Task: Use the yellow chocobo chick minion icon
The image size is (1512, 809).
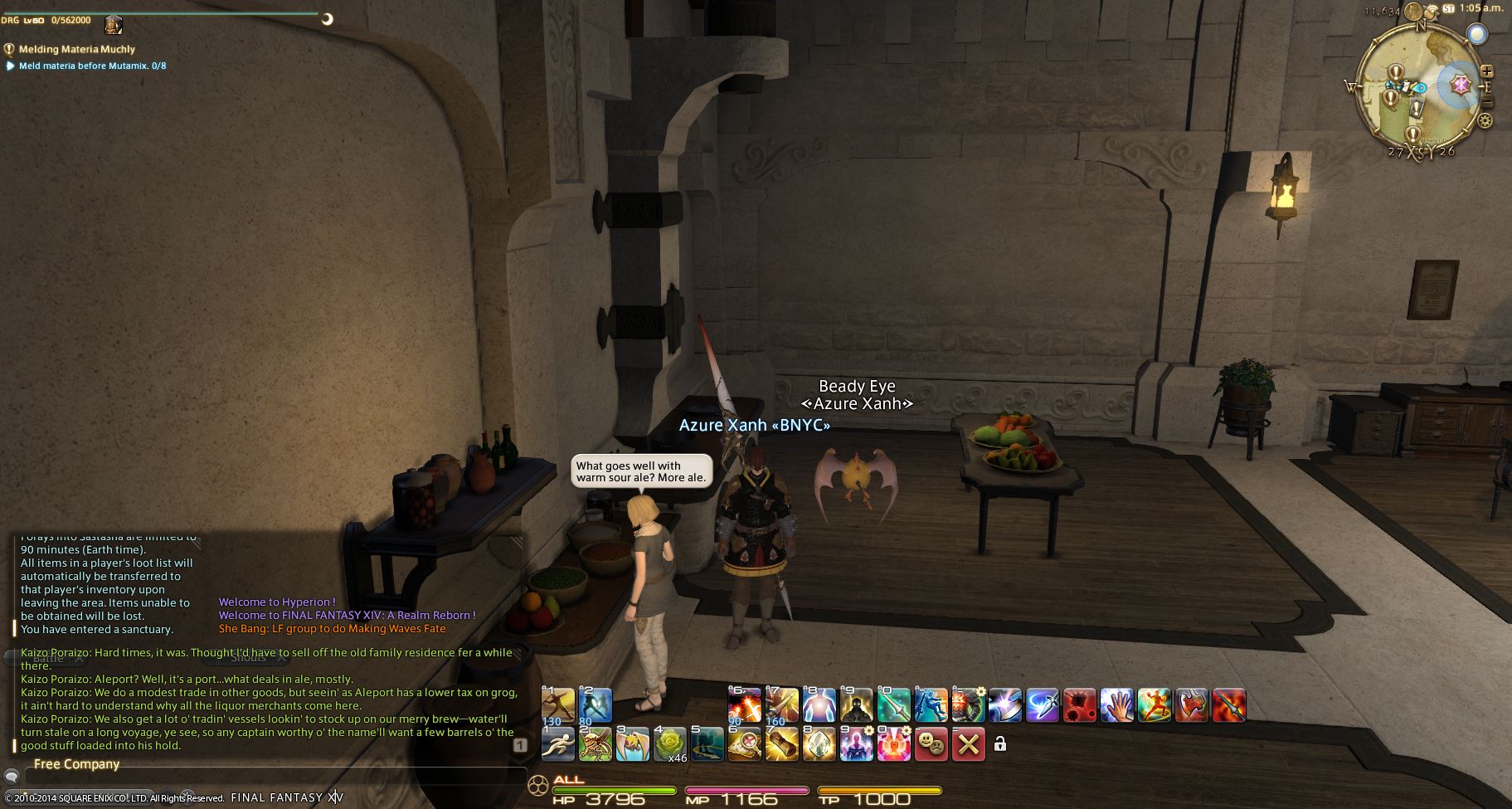Action: 633,744
